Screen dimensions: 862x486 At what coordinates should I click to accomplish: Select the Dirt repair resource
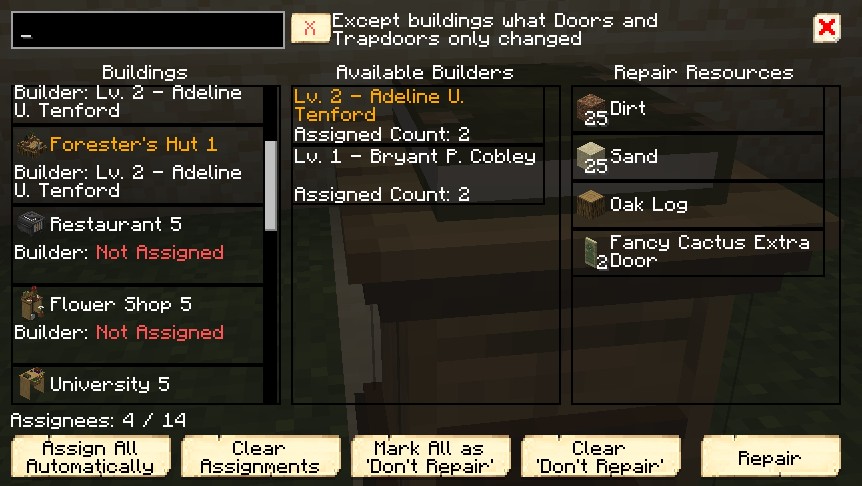click(699, 110)
